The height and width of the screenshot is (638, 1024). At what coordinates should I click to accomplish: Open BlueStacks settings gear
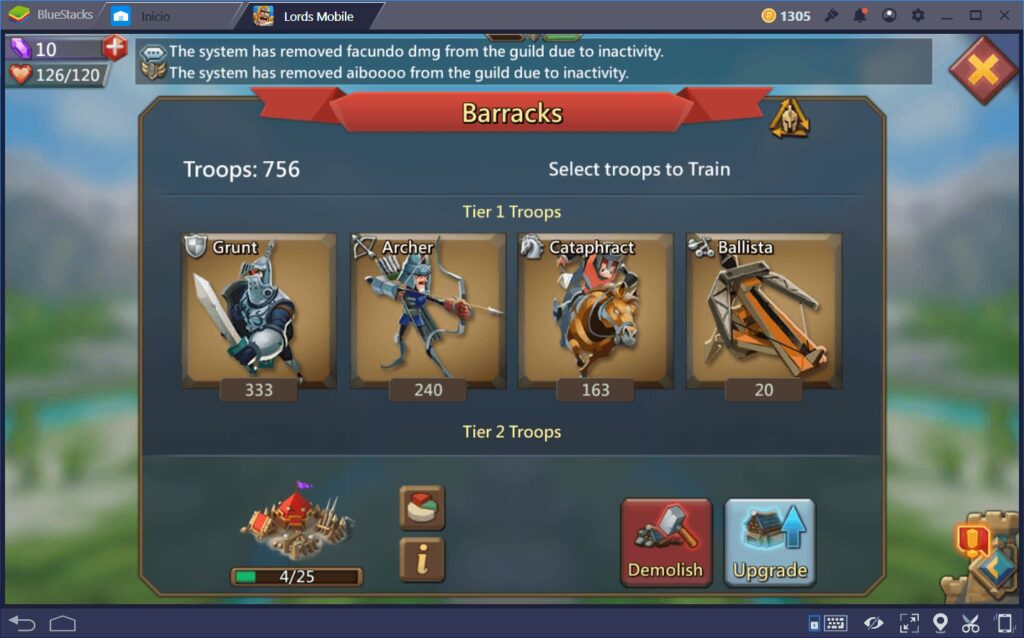918,16
